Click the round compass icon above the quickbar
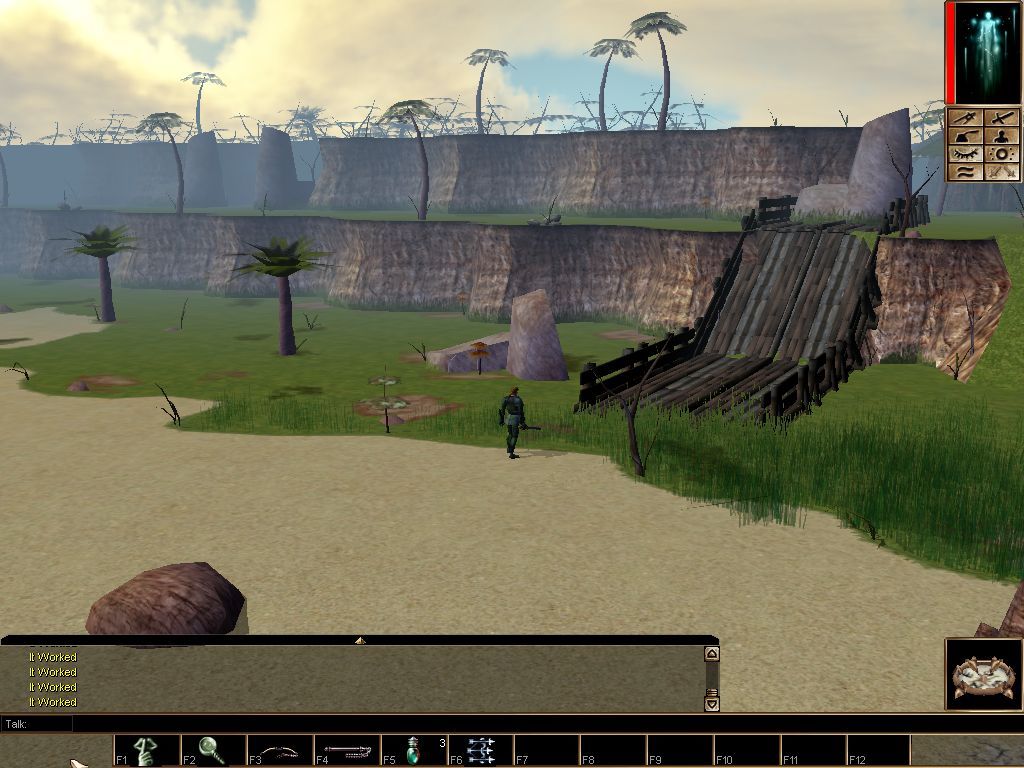Viewport: 1024px width, 768px height. pyautogui.click(x=983, y=676)
